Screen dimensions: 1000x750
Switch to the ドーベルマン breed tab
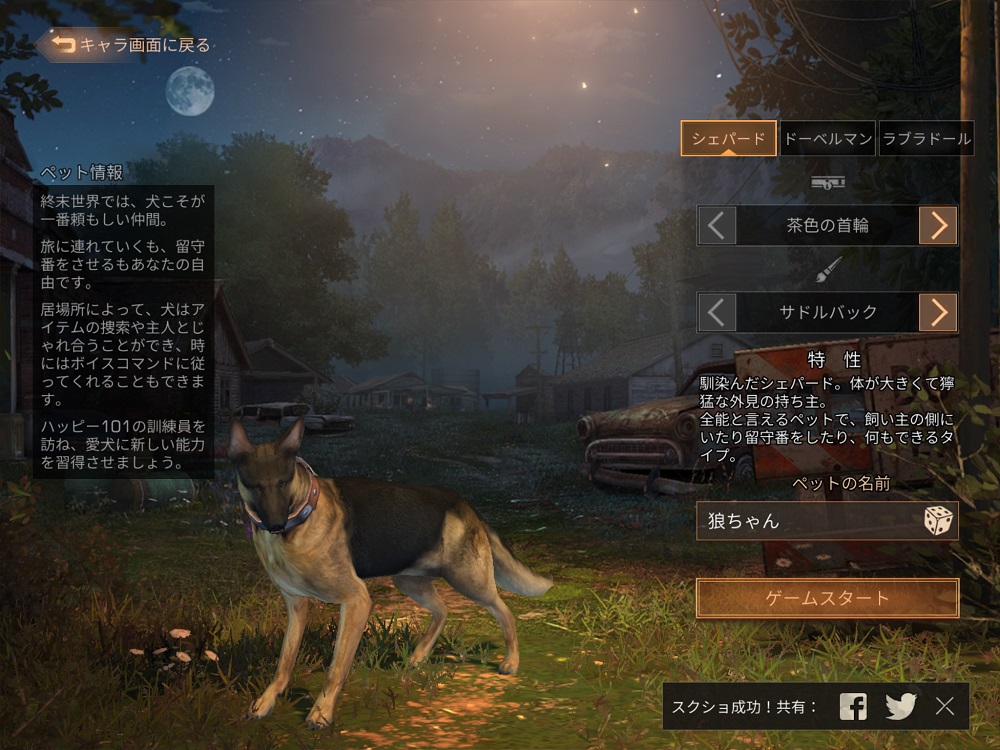click(x=827, y=139)
